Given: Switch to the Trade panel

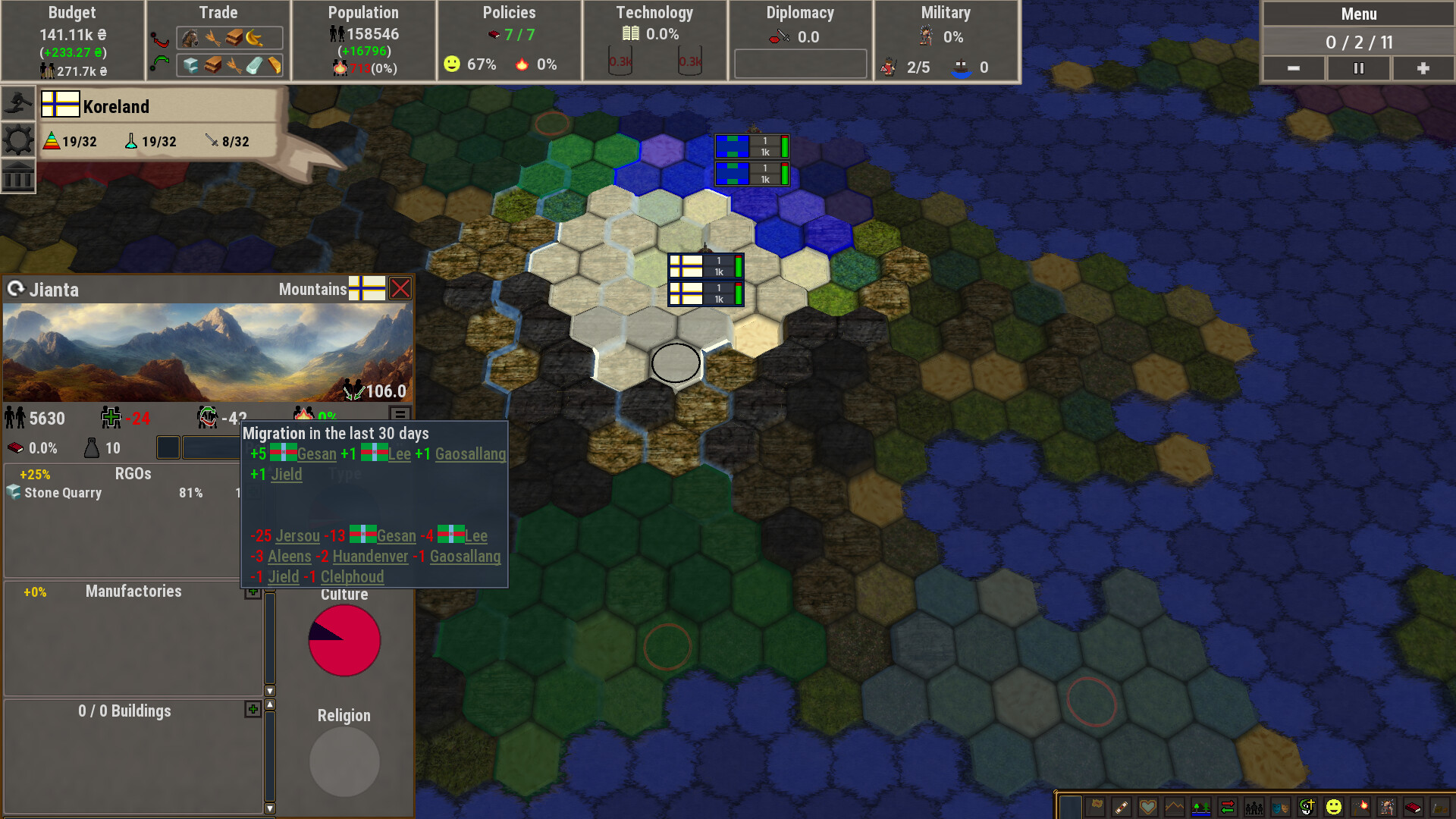Looking at the screenshot, I should coord(218,12).
